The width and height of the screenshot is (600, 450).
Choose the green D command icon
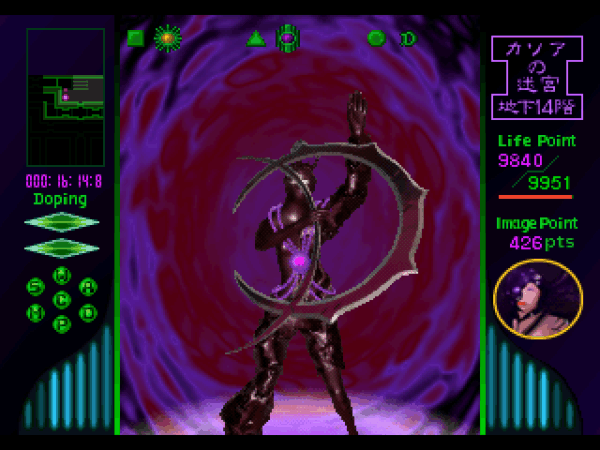(x=408, y=39)
